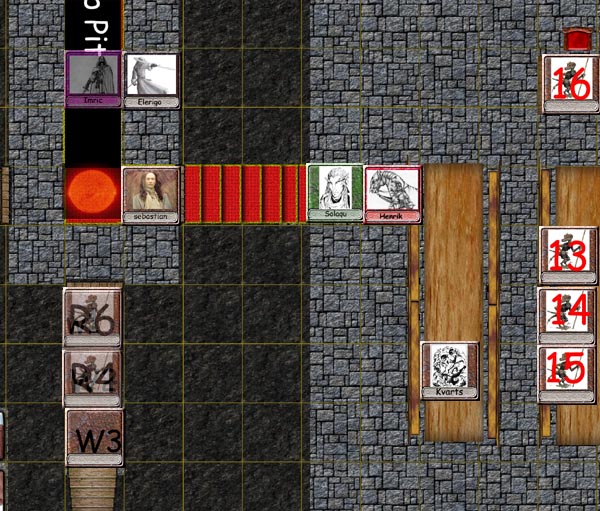
Task: Click the enemy token numbered 16
Action: 570,84
